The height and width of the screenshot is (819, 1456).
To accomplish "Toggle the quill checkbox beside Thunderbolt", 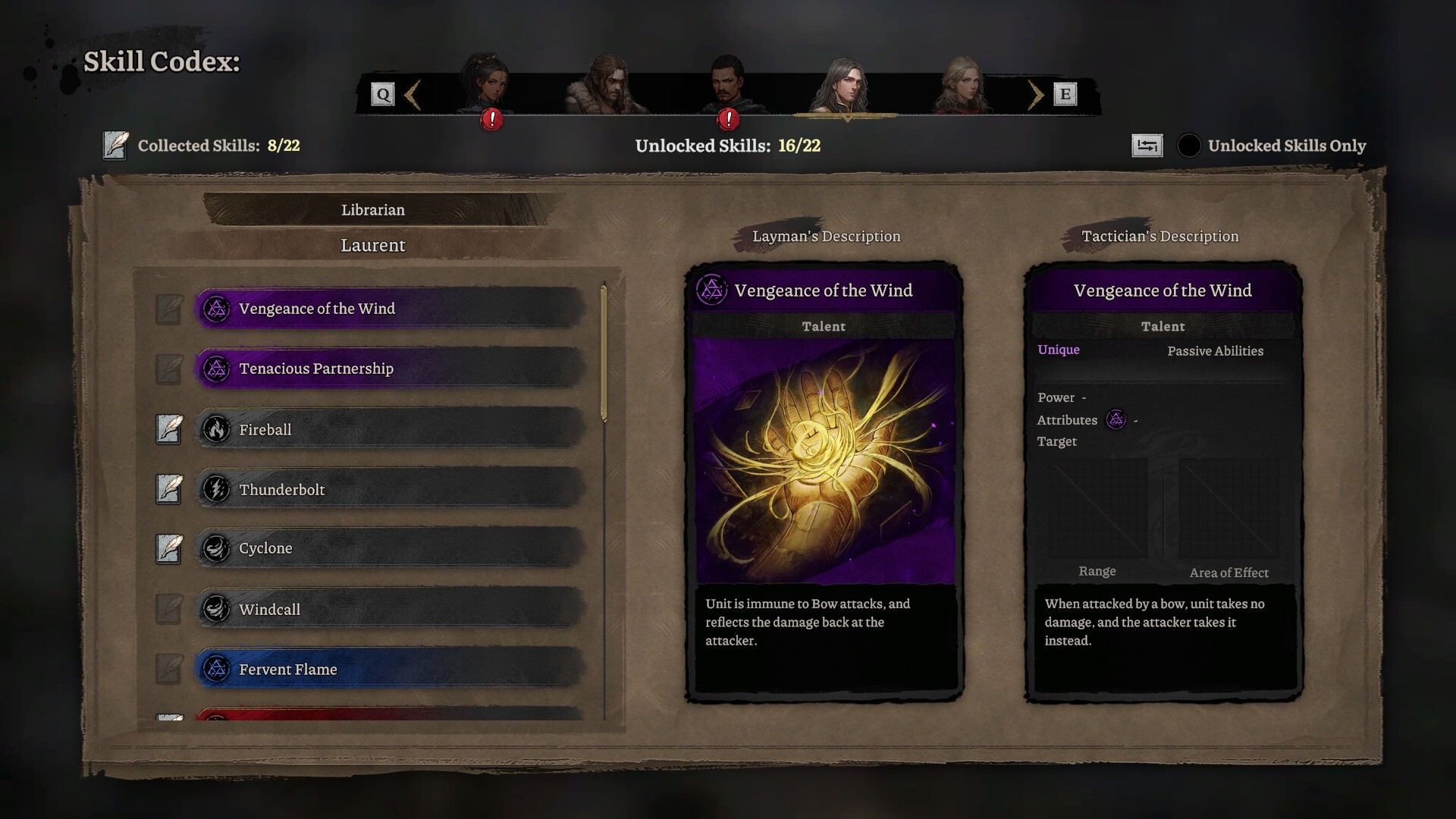I will pyautogui.click(x=169, y=489).
